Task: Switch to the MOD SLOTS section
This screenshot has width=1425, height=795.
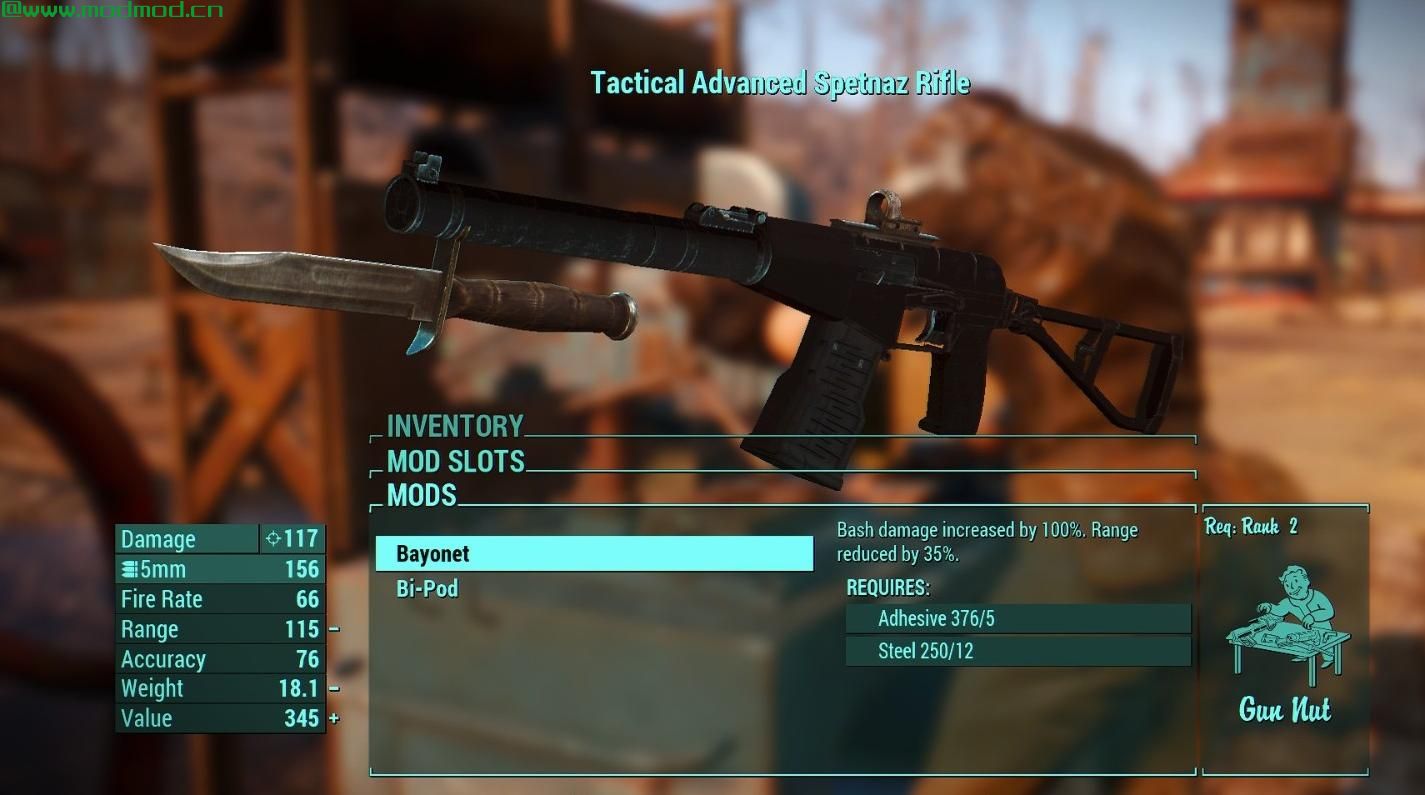Action: pyautogui.click(x=456, y=462)
